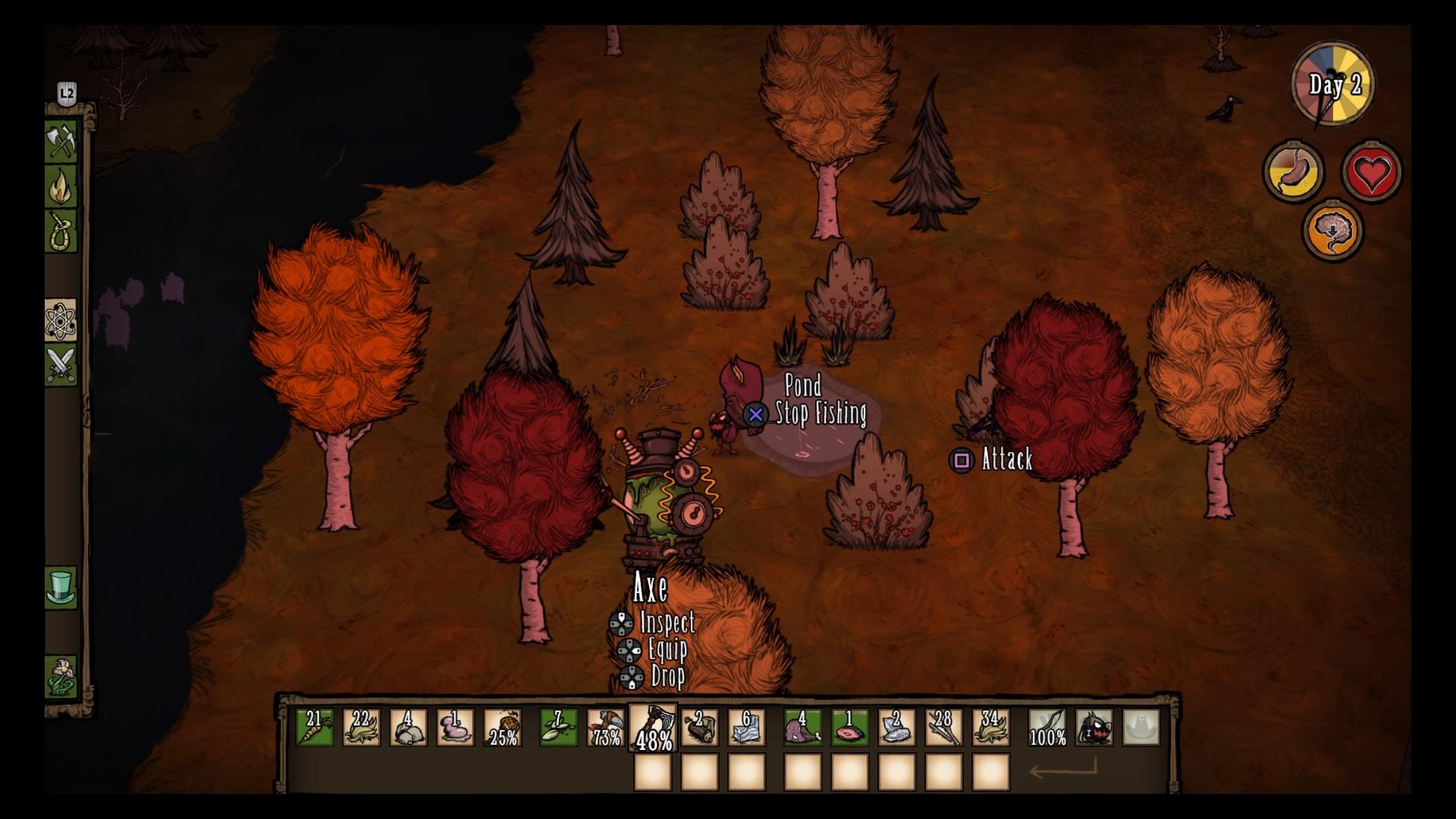
Task: Open the flower crafting tab
Action: (x=61, y=676)
